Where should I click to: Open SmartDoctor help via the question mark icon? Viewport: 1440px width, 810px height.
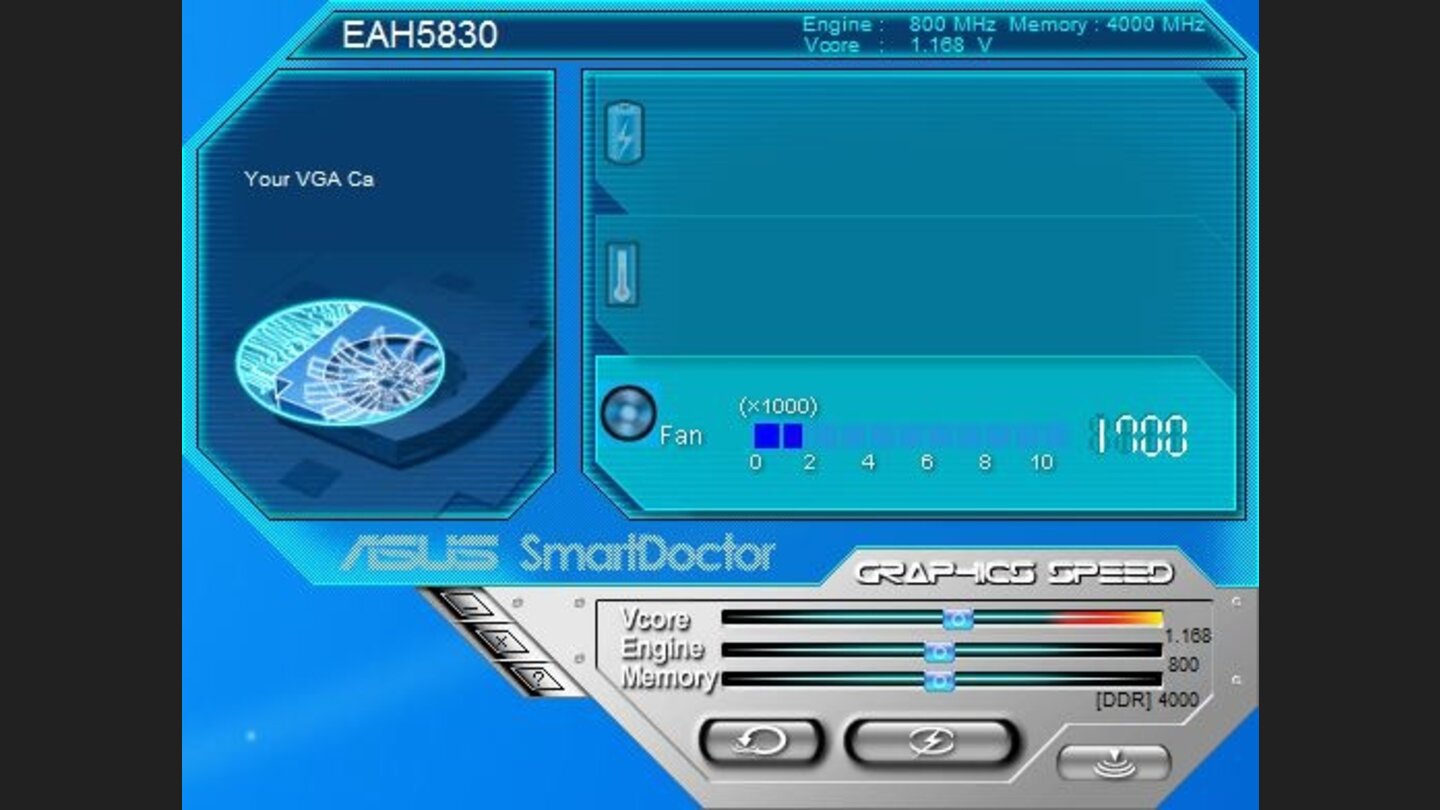pyautogui.click(x=540, y=677)
